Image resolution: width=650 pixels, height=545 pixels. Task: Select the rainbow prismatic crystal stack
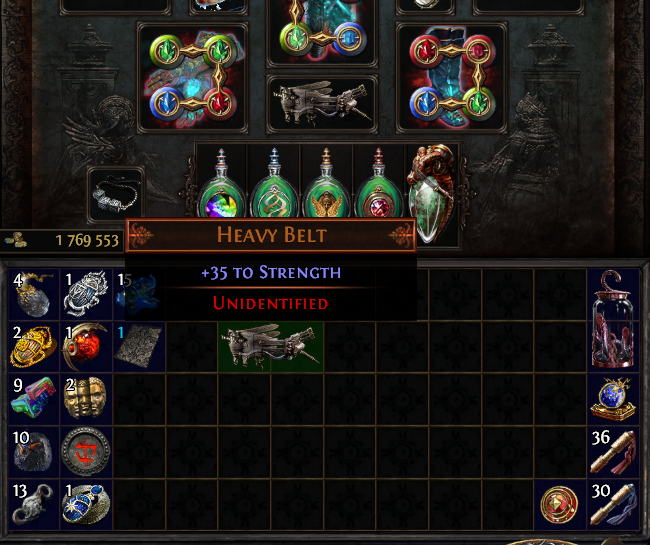[34, 400]
